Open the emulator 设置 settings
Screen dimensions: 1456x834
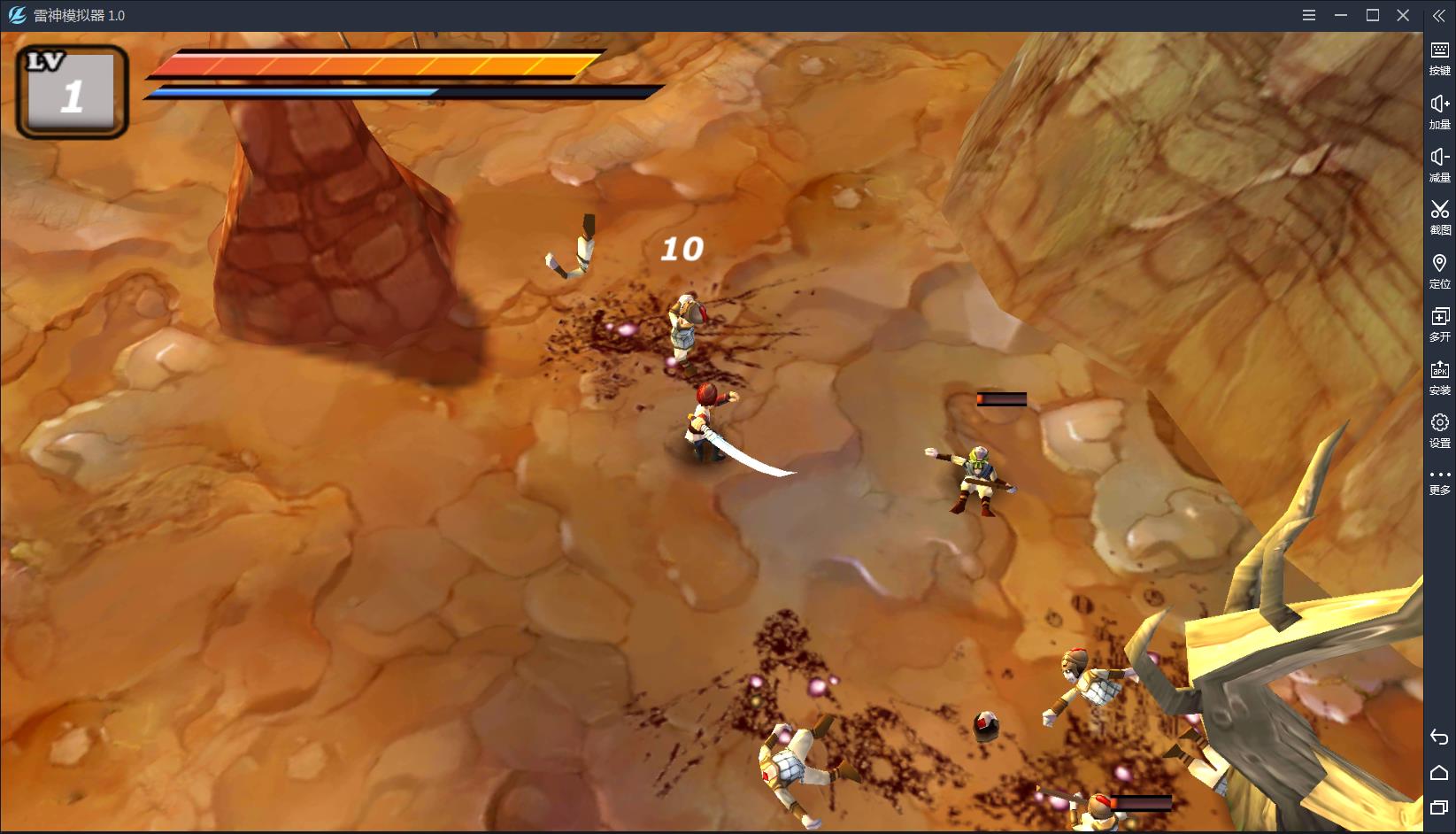pyautogui.click(x=1439, y=429)
